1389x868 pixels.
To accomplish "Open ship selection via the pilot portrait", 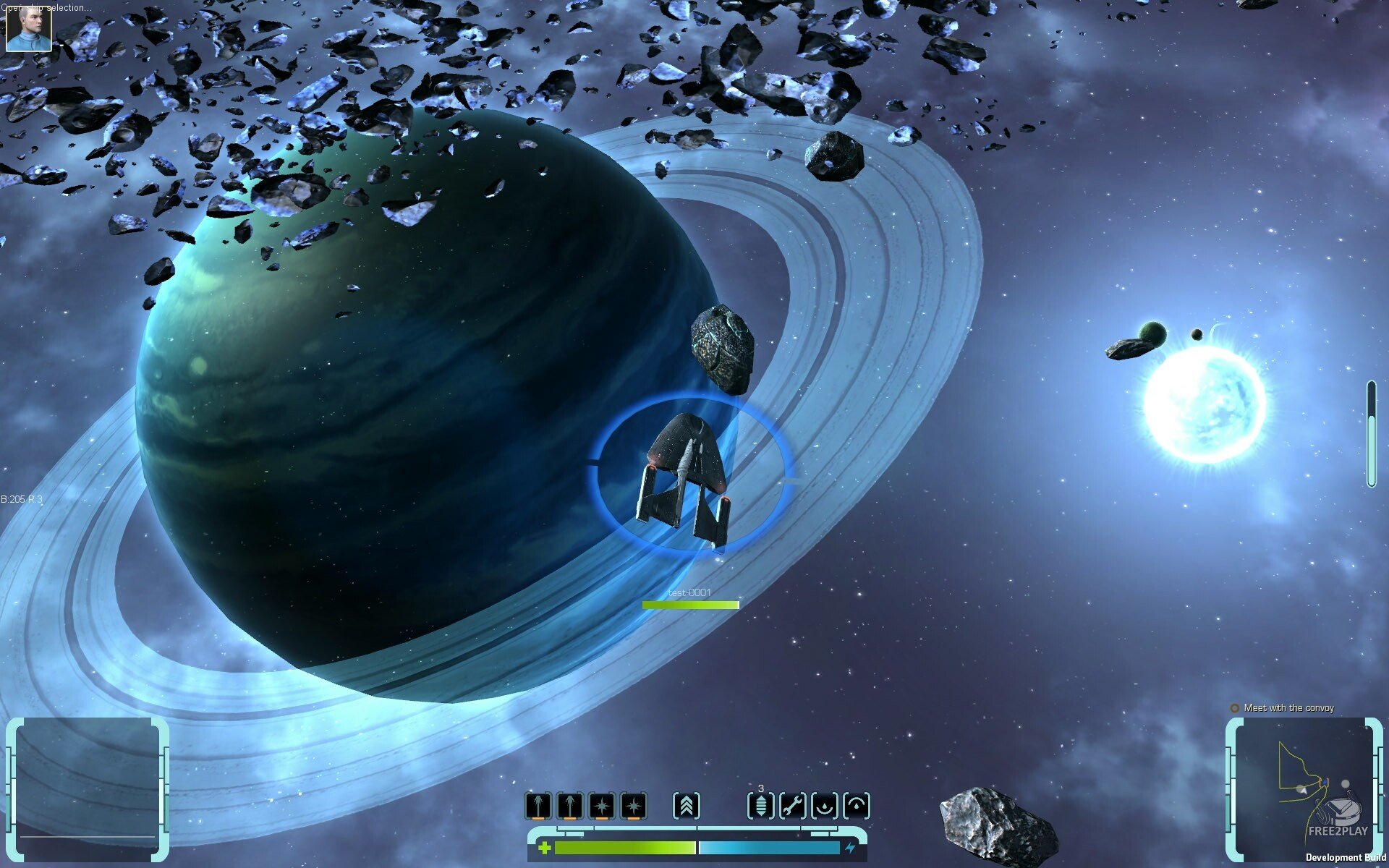I will pos(29,27).
